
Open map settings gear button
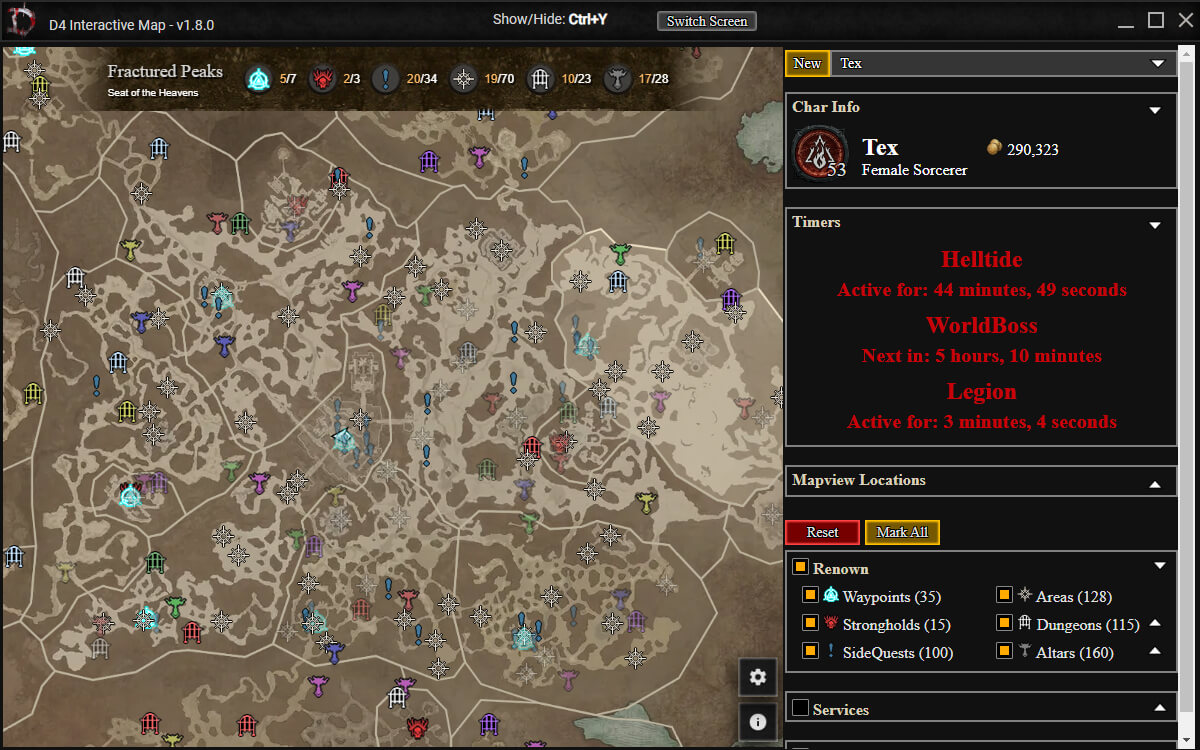click(757, 677)
